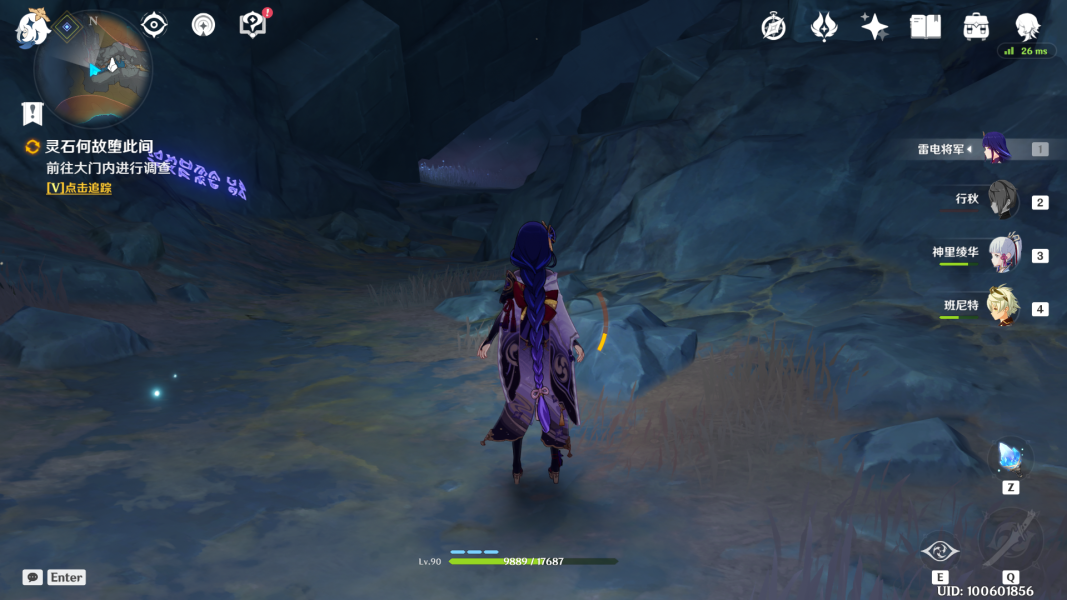This screenshot has height=600, width=1067.
Task: Open the round compass icon next to the eye
Action: click(x=204, y=25)
